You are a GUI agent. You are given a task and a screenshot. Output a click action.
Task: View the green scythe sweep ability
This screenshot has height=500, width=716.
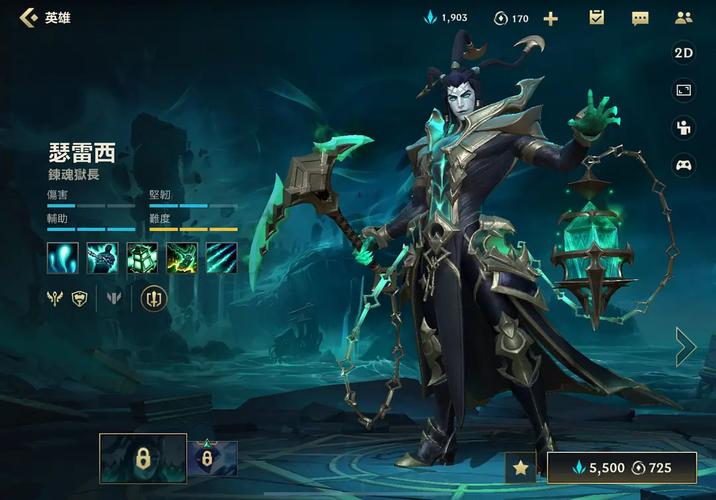(182, 257)
